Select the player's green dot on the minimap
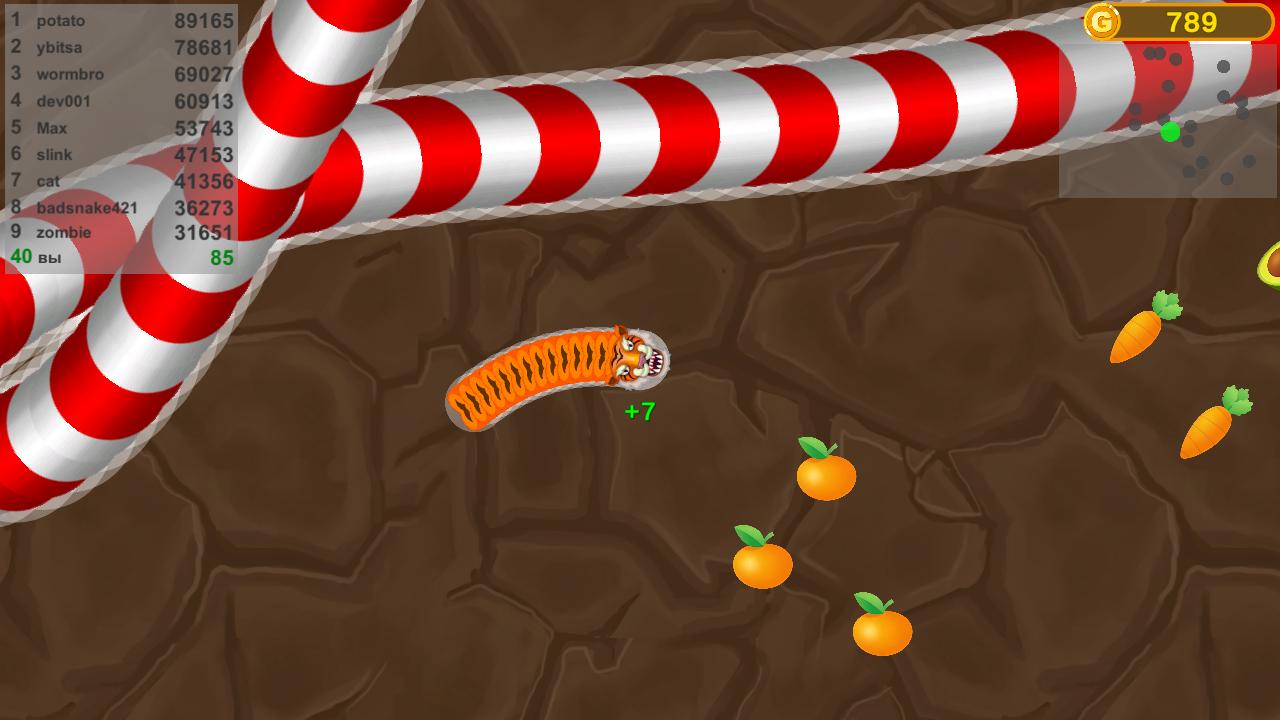The image size is (1280, 720). point(1167,132)
